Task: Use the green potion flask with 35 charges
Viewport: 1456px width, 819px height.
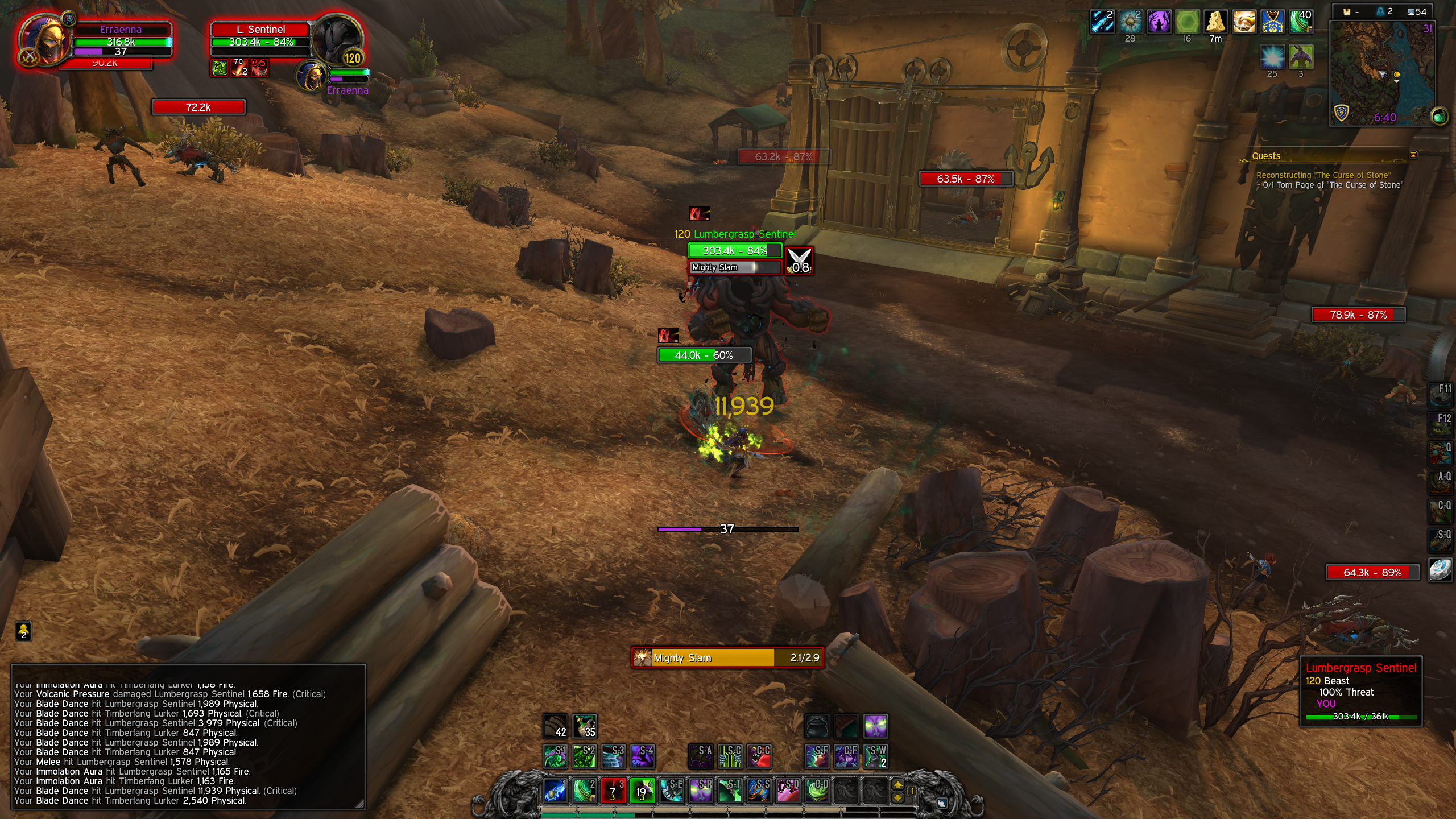Action: pyautogui.click(x=584, y=726)
